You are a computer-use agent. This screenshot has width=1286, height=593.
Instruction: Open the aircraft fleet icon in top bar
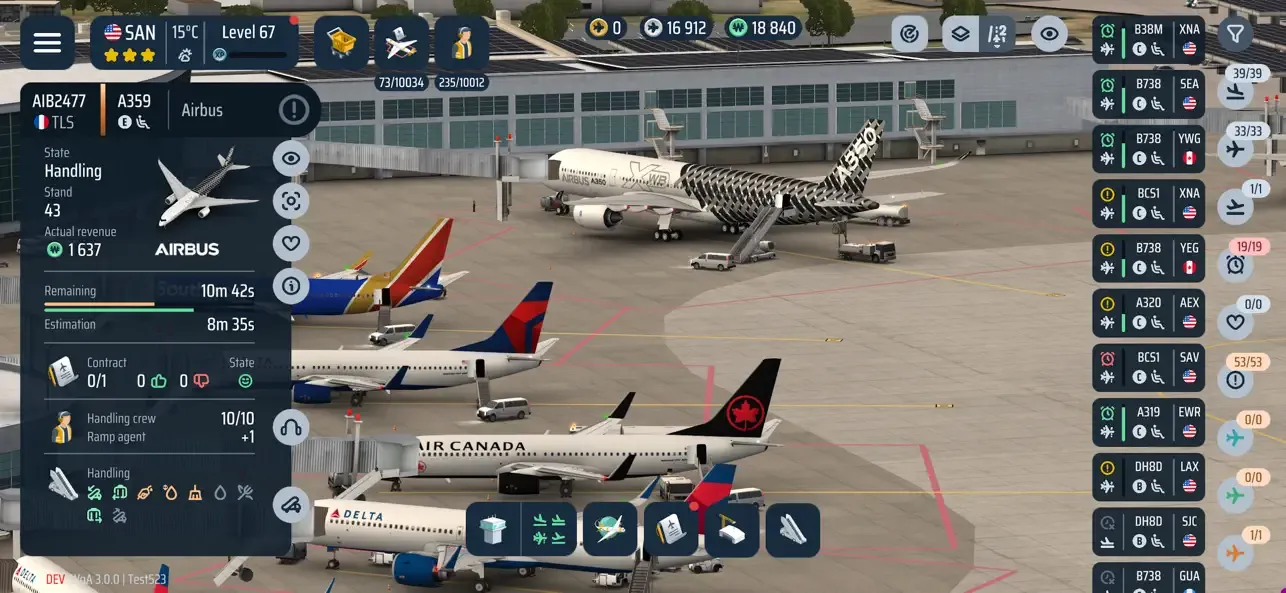(x=402, y=42)
